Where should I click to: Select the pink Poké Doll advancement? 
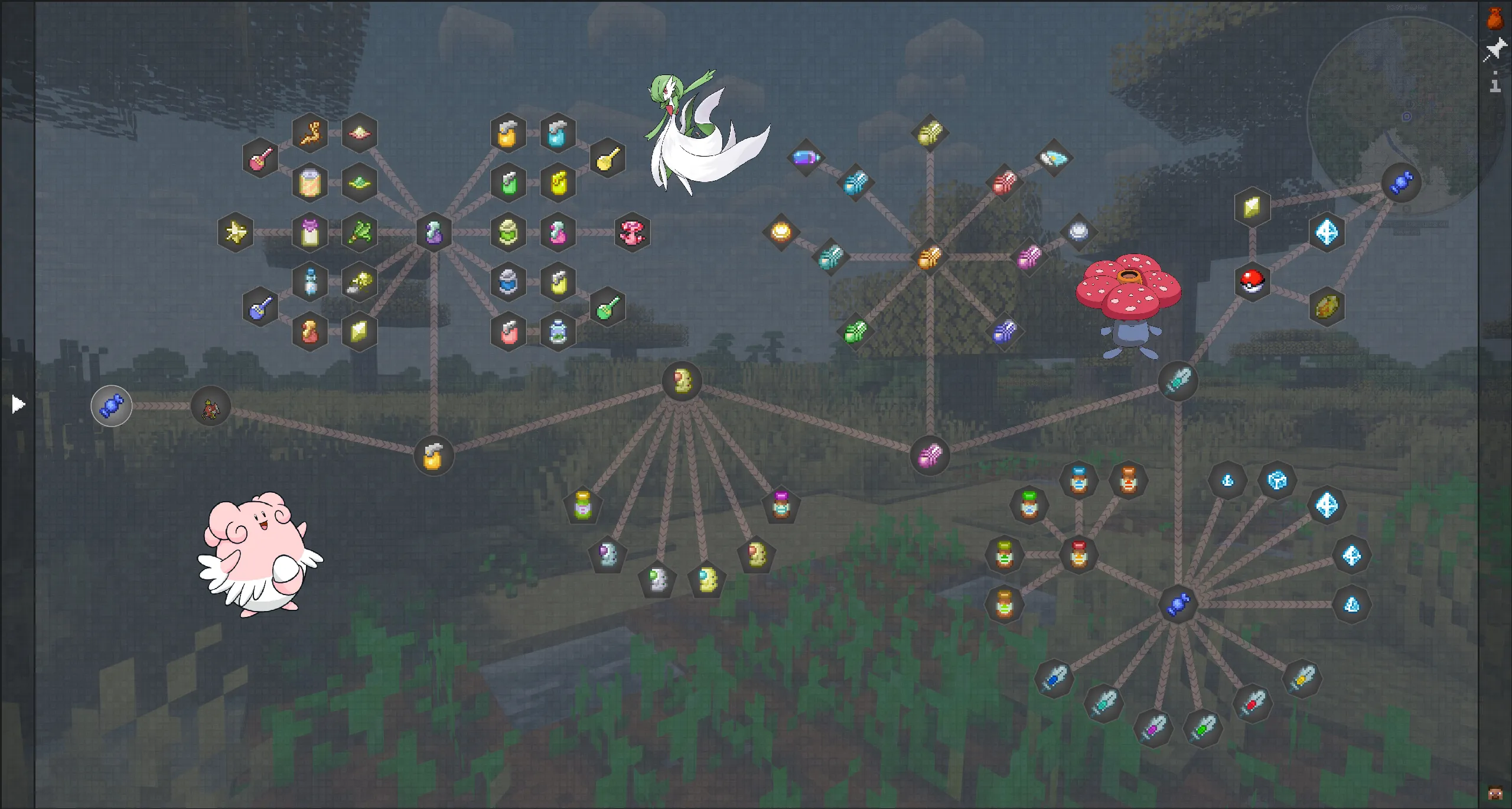click(x=633, y=232)
